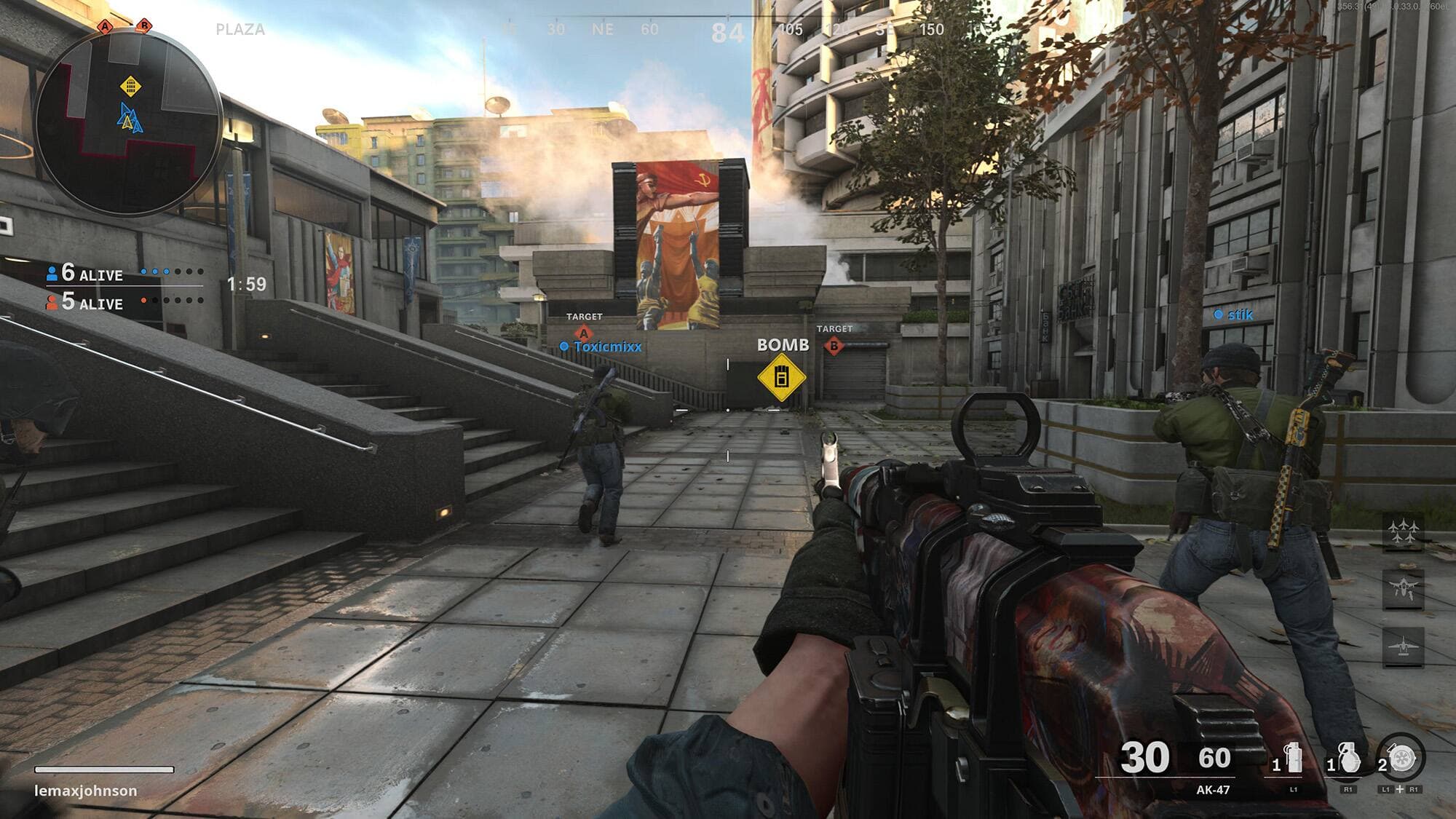Open the circular minimap

click(128, 122)
